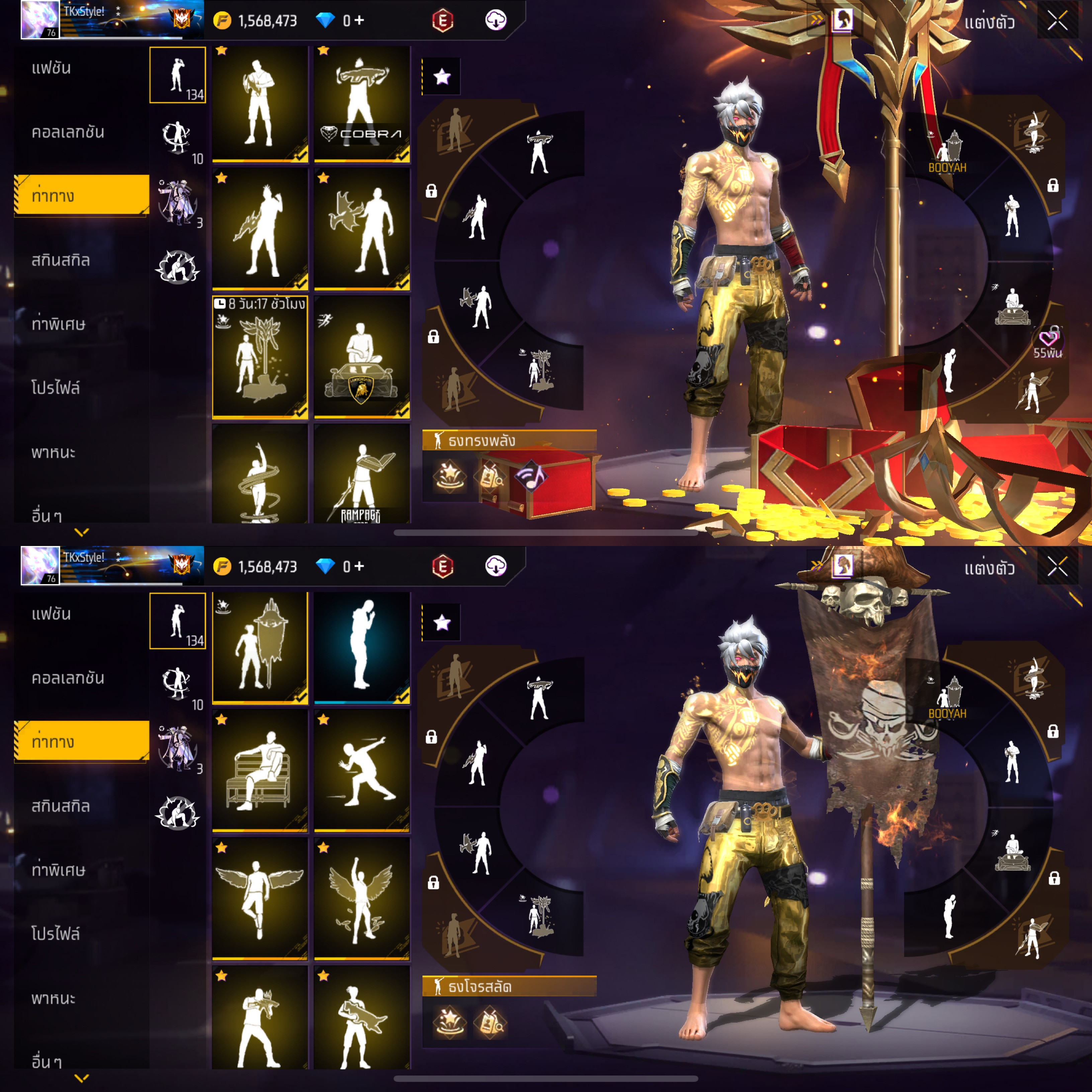Open the cloud download icon in the top bar
The width and height of the screenshot is (1092, 1092).
tap(496, 20)
